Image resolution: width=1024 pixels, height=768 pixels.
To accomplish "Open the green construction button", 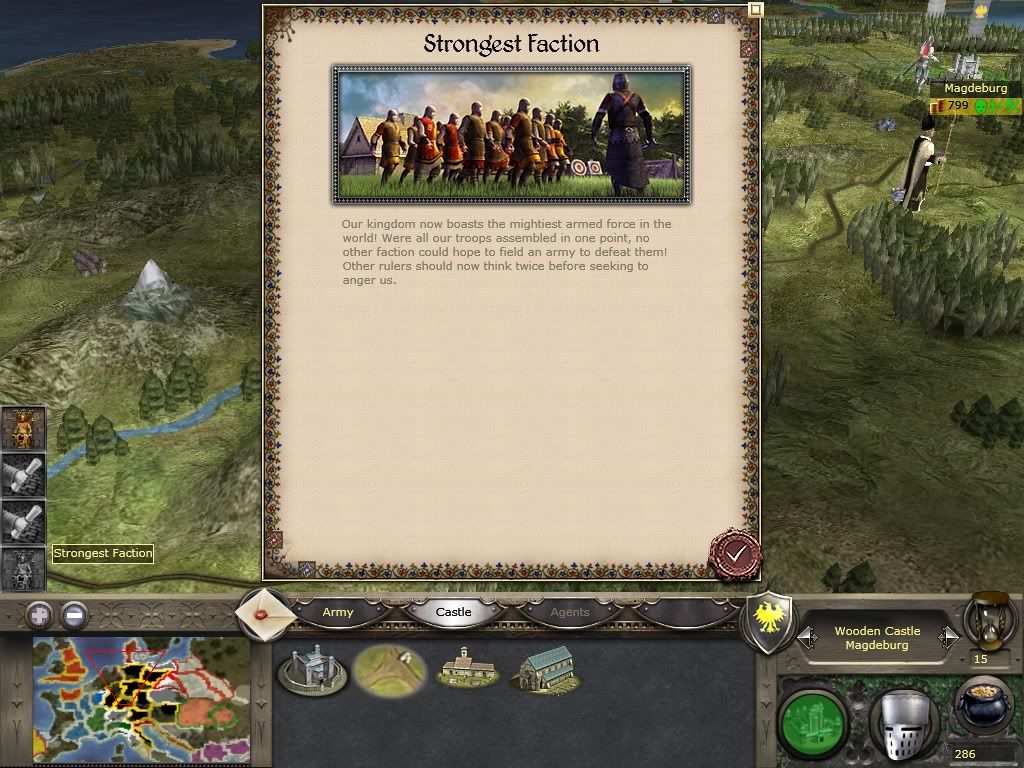I will coord(812,717).
